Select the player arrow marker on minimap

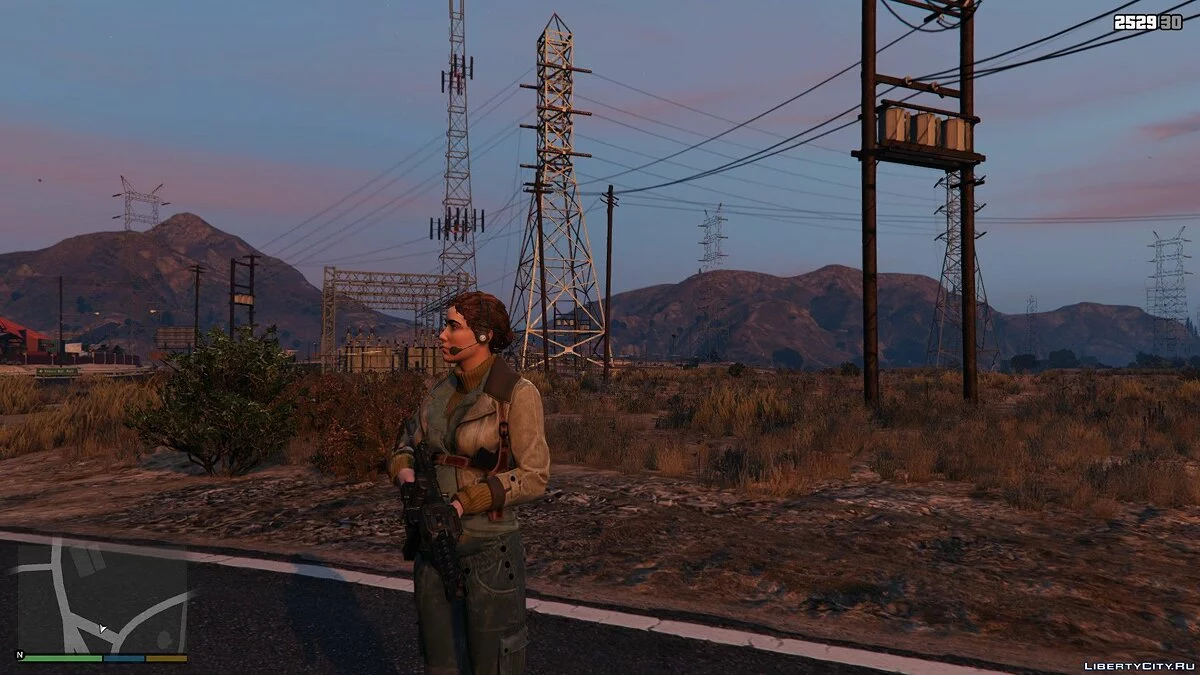click(103, 629)
